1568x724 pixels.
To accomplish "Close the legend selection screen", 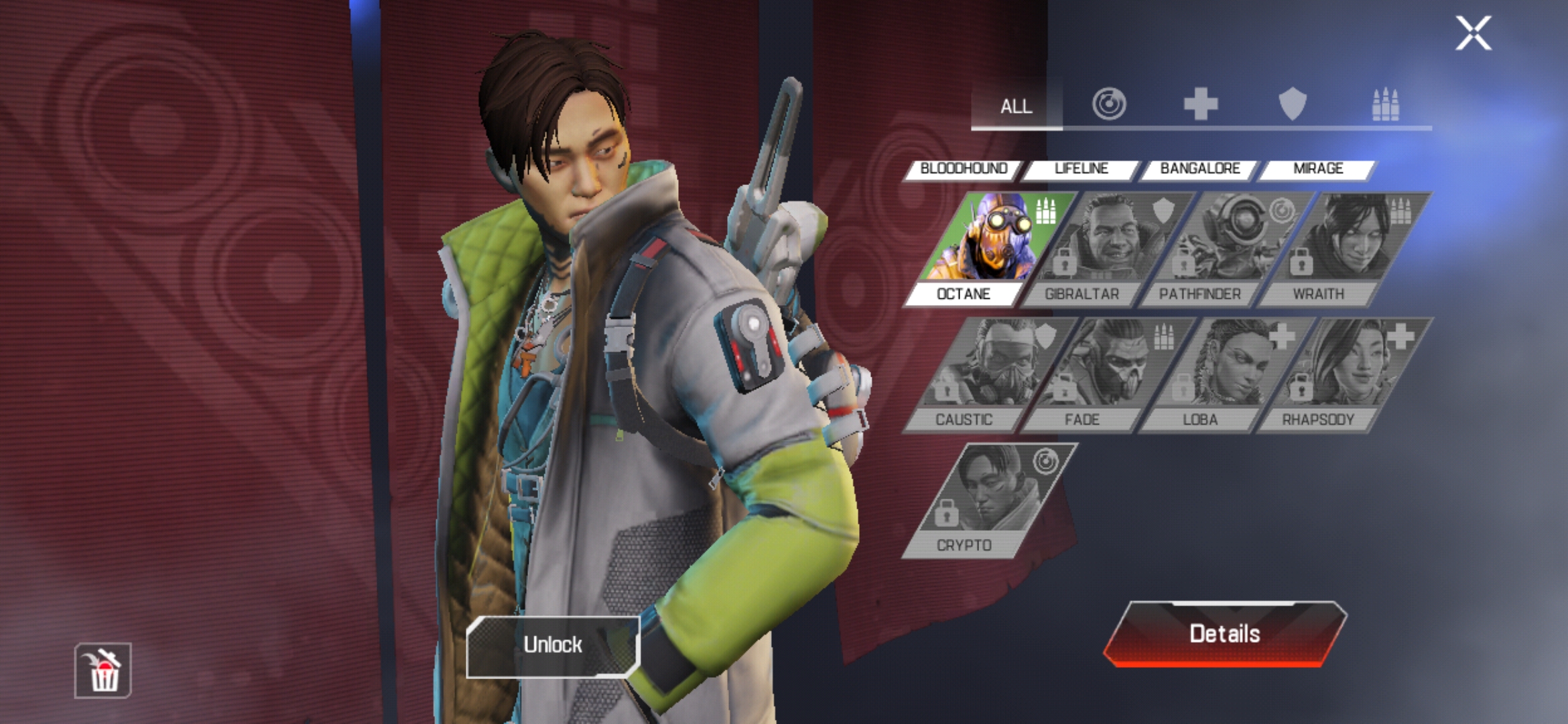I will (1473, 34).
